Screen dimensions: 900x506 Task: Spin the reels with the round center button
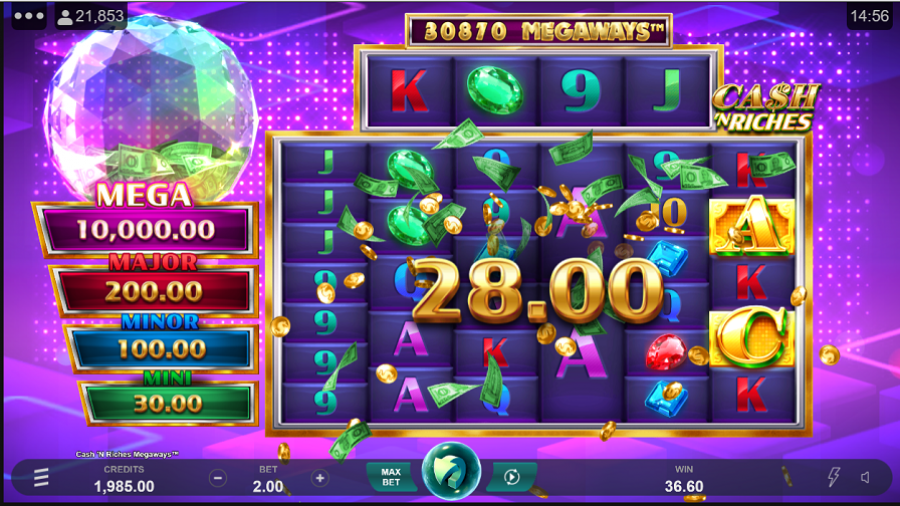(451, 476)
